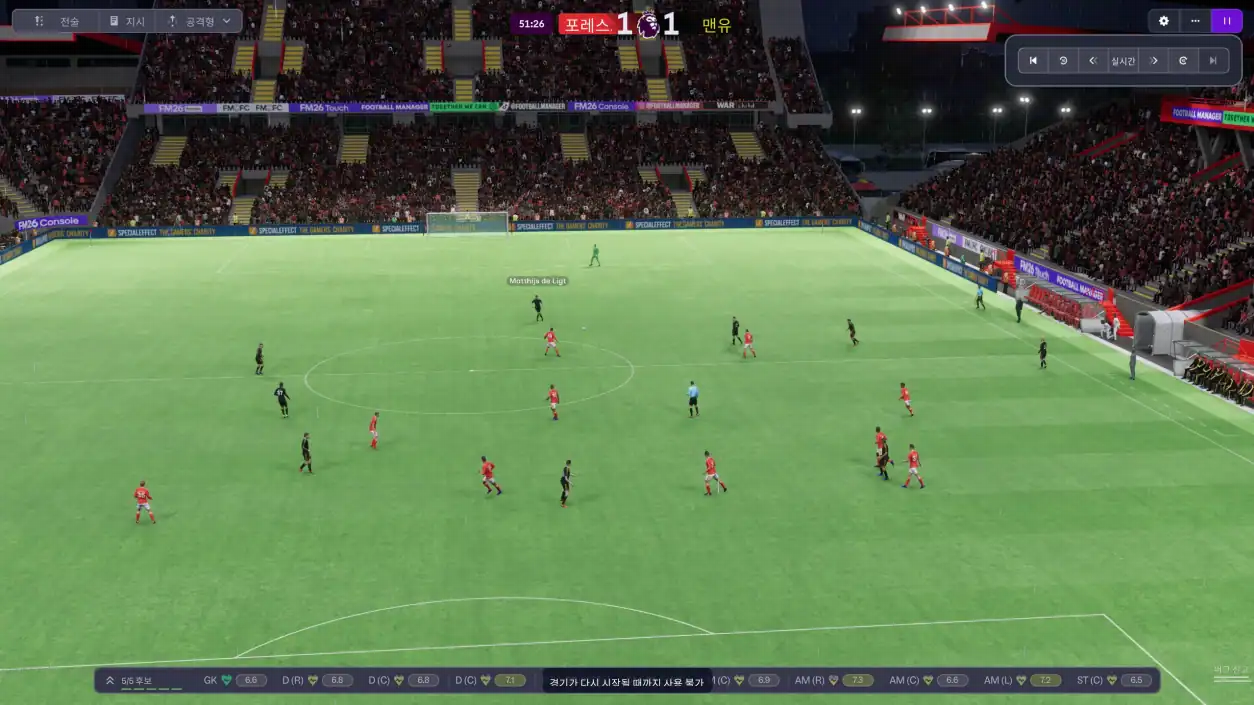The height and width of the screenshot is (705, 1254).
Task: Open match settings gear icon
Action: point(1163,21)
